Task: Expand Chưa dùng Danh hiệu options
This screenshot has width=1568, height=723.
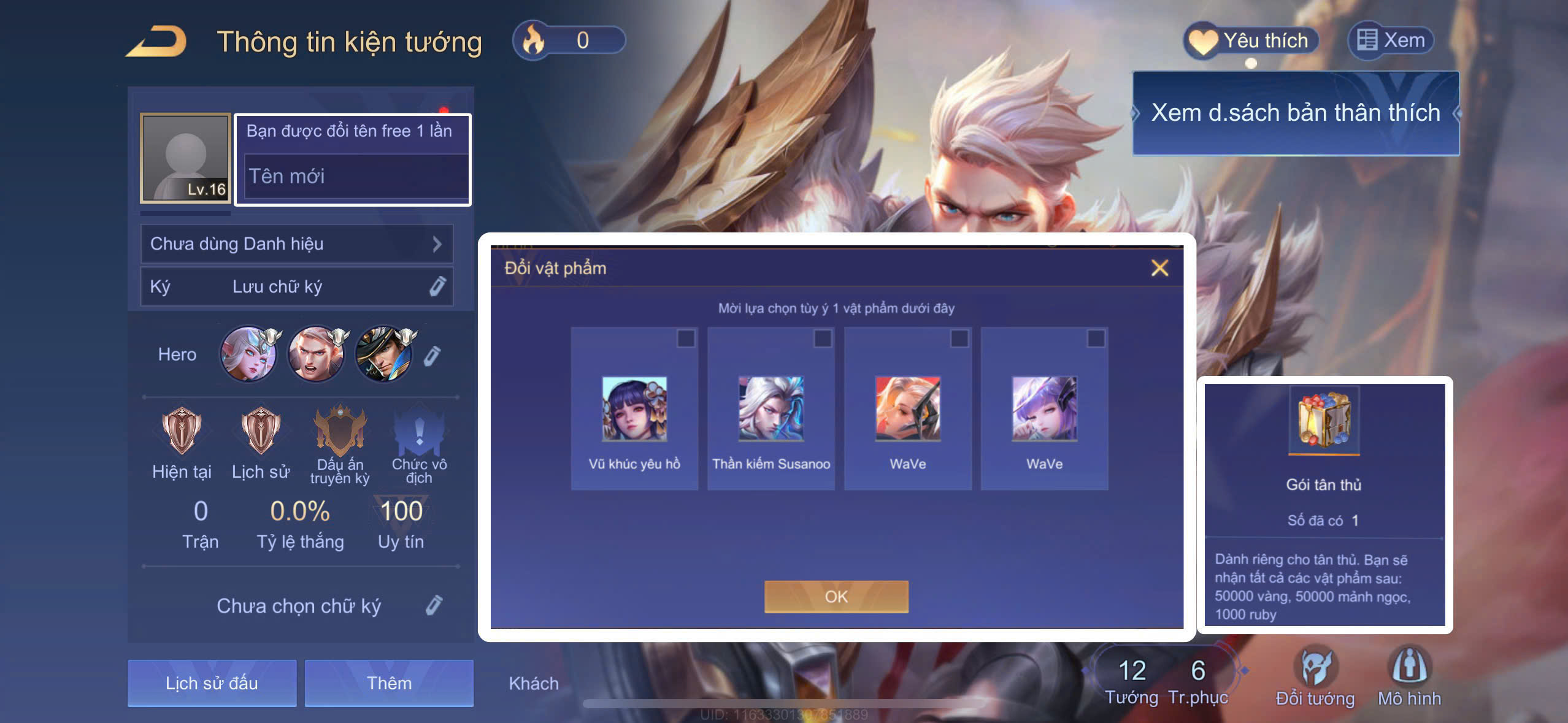Action: (x=296, y=243)
